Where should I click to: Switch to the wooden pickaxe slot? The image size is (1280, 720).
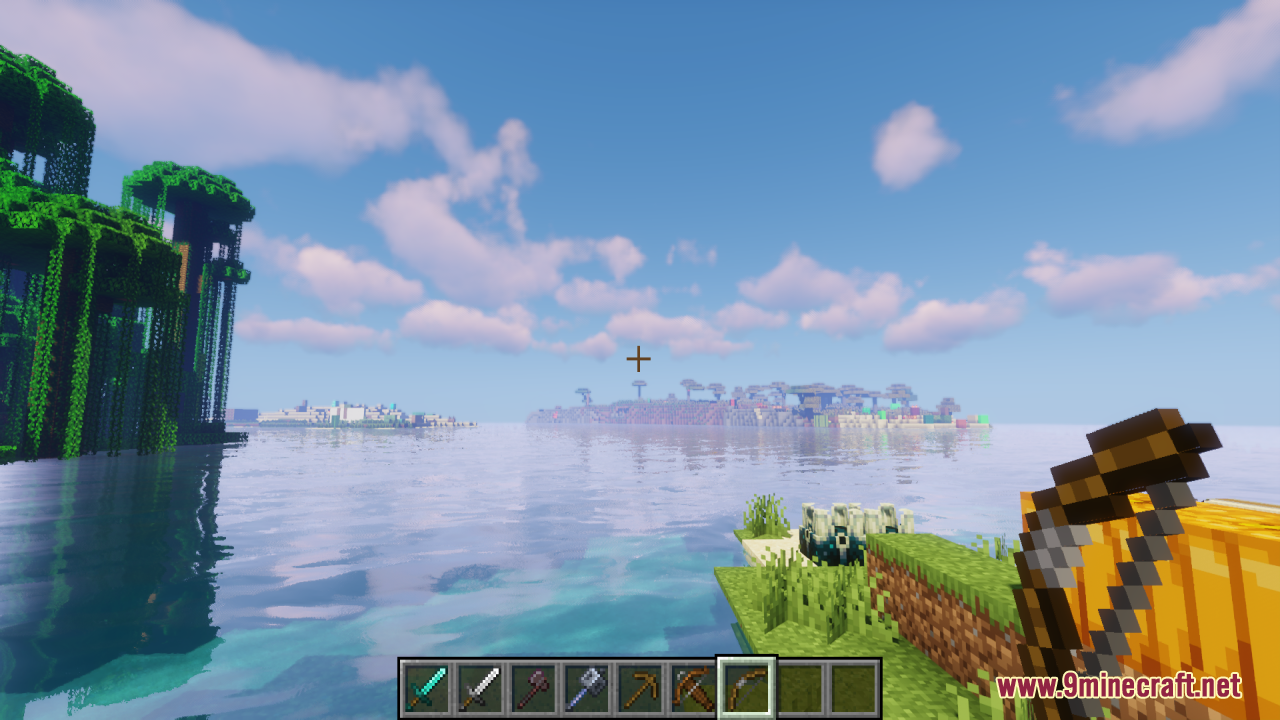pyautogui.click(x=640, y=687)
